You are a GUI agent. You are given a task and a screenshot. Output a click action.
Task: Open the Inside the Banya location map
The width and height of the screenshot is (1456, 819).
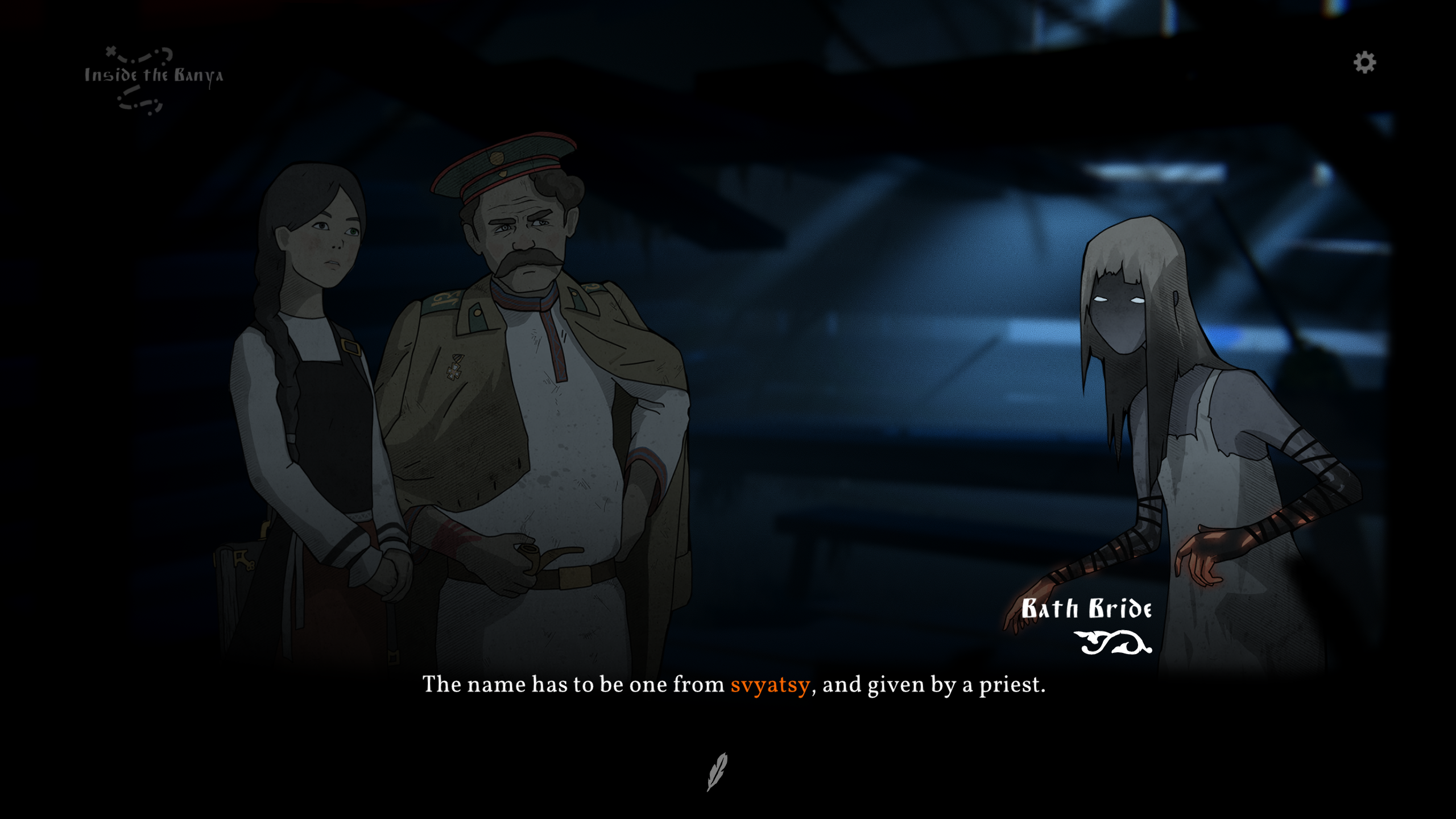pos(153,78)
